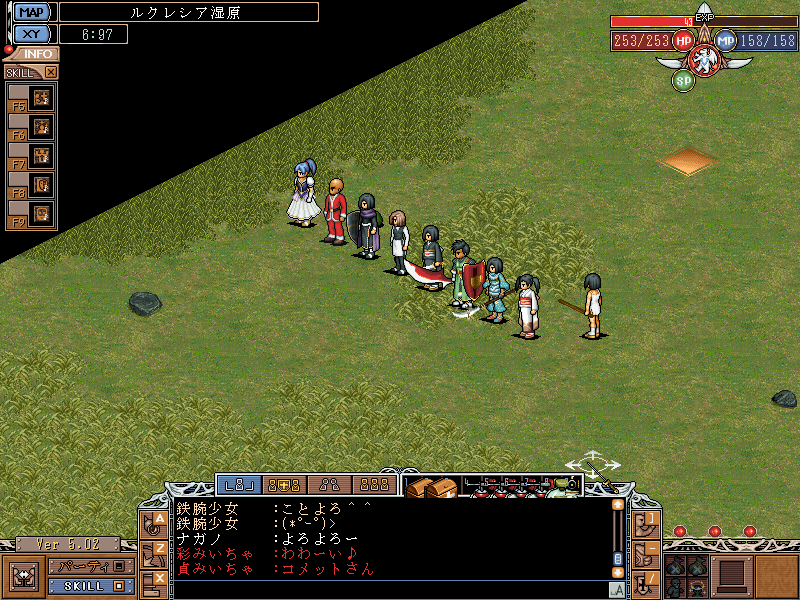Open the MAP button

pyautogui.click(x=32, y=12)
